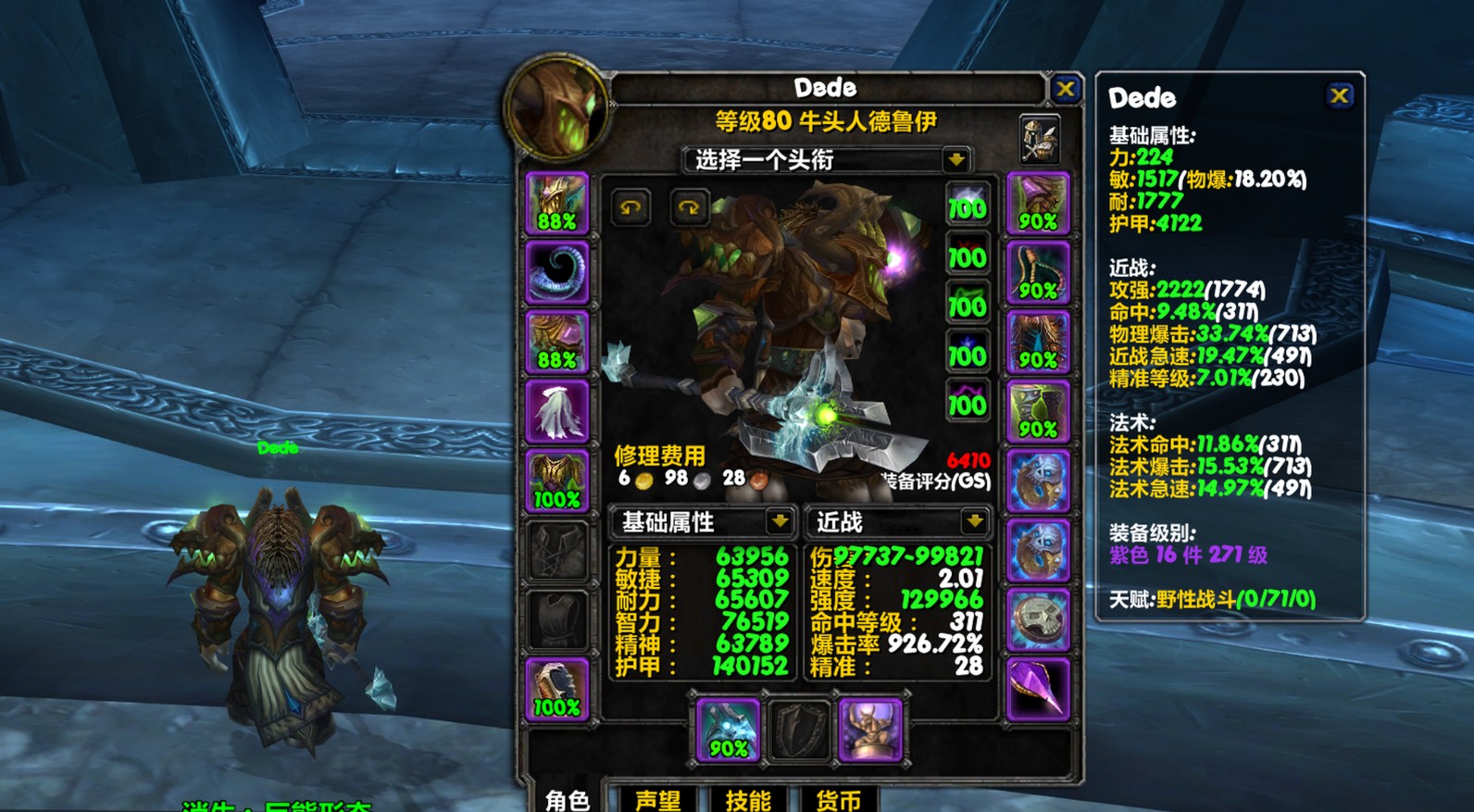Select the purple crystal trinket slot

tap(1038, 690)
